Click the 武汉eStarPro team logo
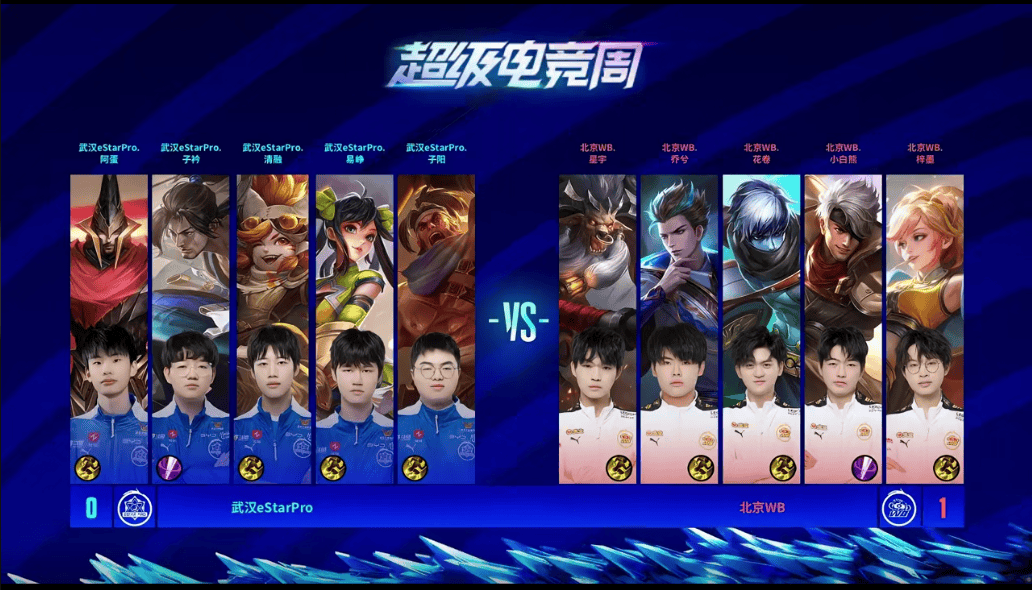Screen dimensions: 1032x590 tap(133, 508)
